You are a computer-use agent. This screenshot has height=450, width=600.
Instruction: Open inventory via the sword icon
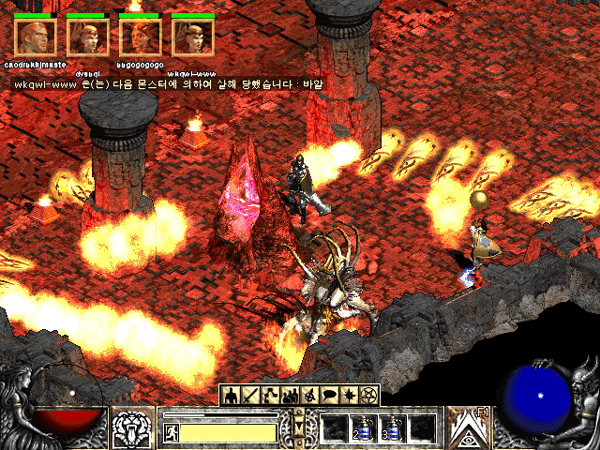[x=251, y=395]
